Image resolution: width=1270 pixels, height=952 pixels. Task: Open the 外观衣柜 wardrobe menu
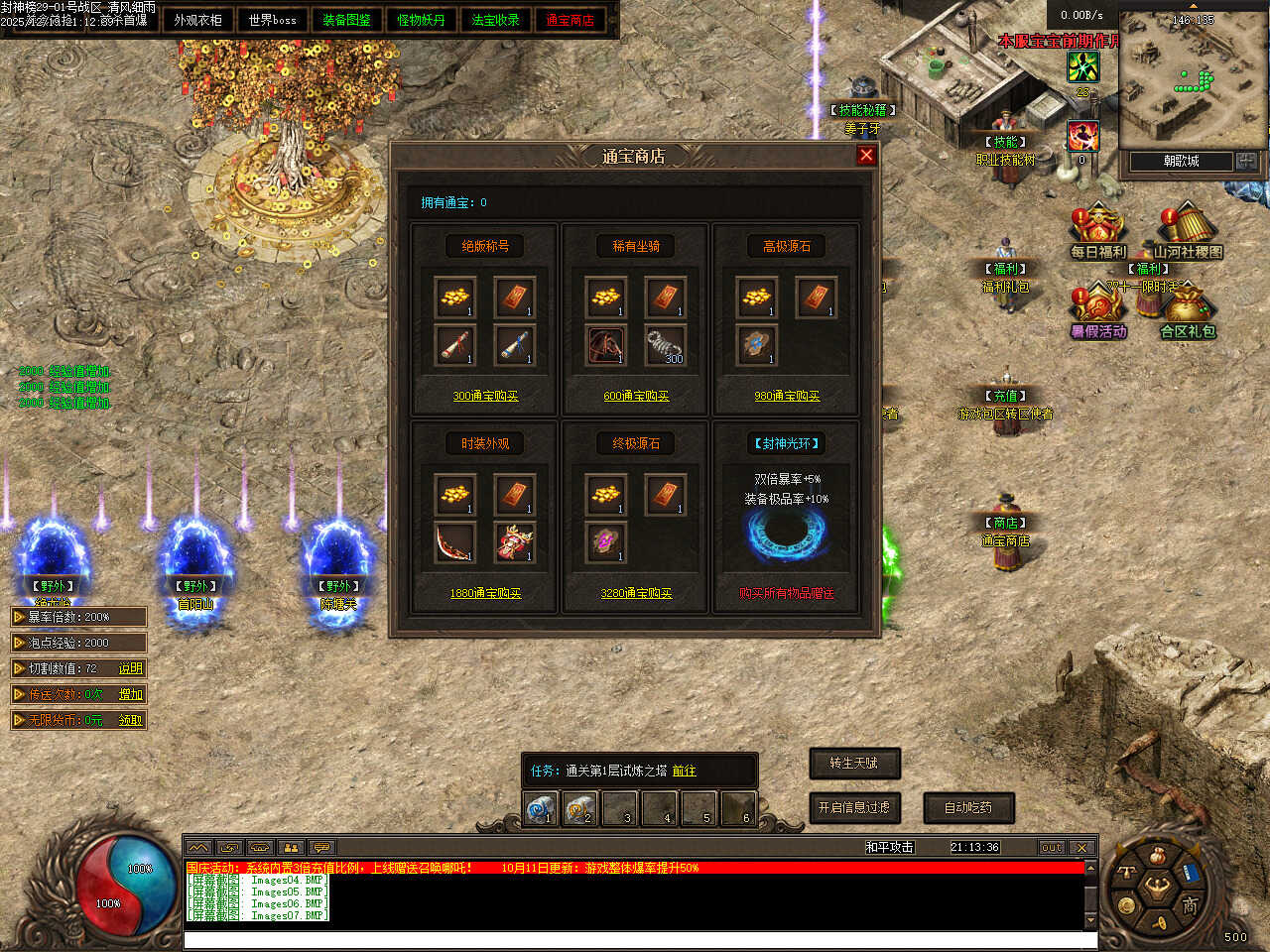tap(197, 20)
